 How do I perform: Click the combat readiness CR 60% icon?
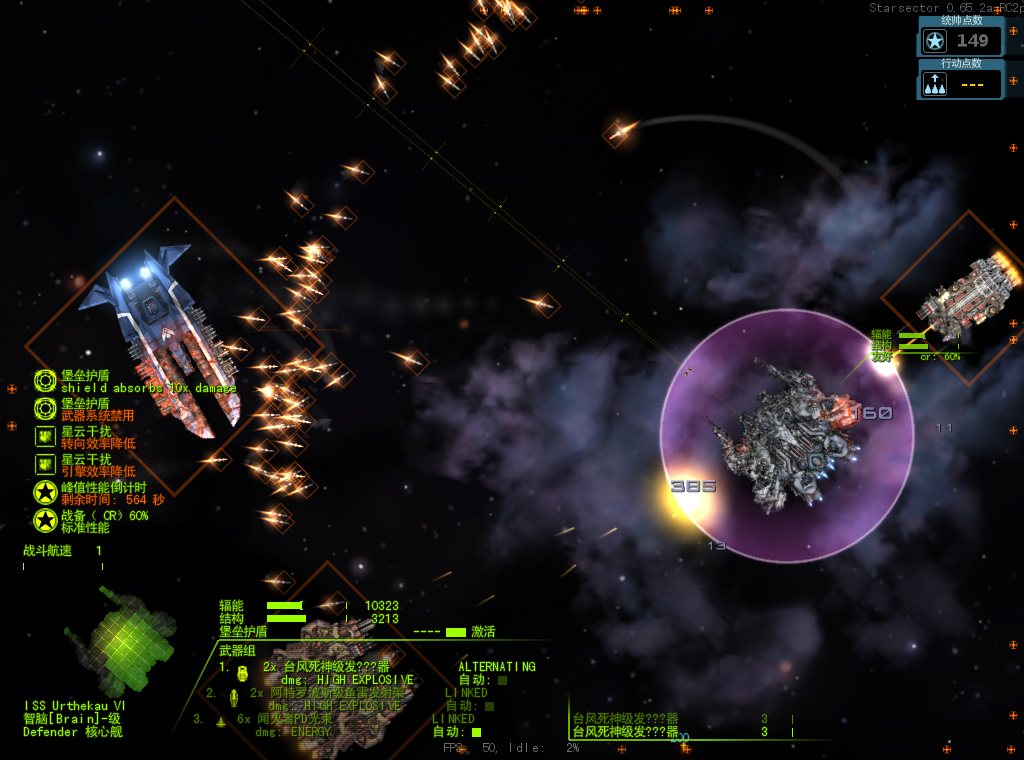45,520
